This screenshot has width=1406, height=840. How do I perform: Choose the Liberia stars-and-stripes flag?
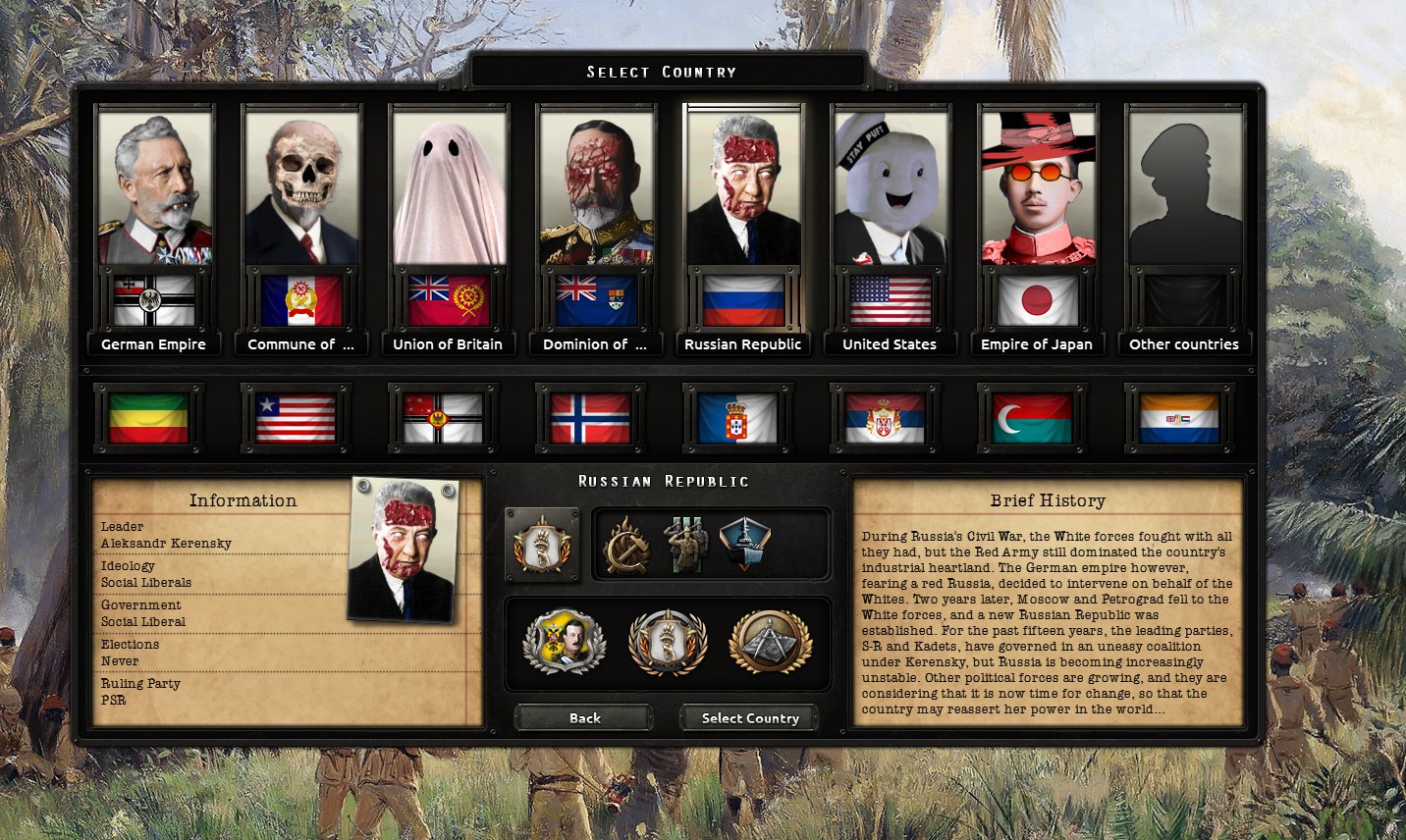[x=296, y=419]
